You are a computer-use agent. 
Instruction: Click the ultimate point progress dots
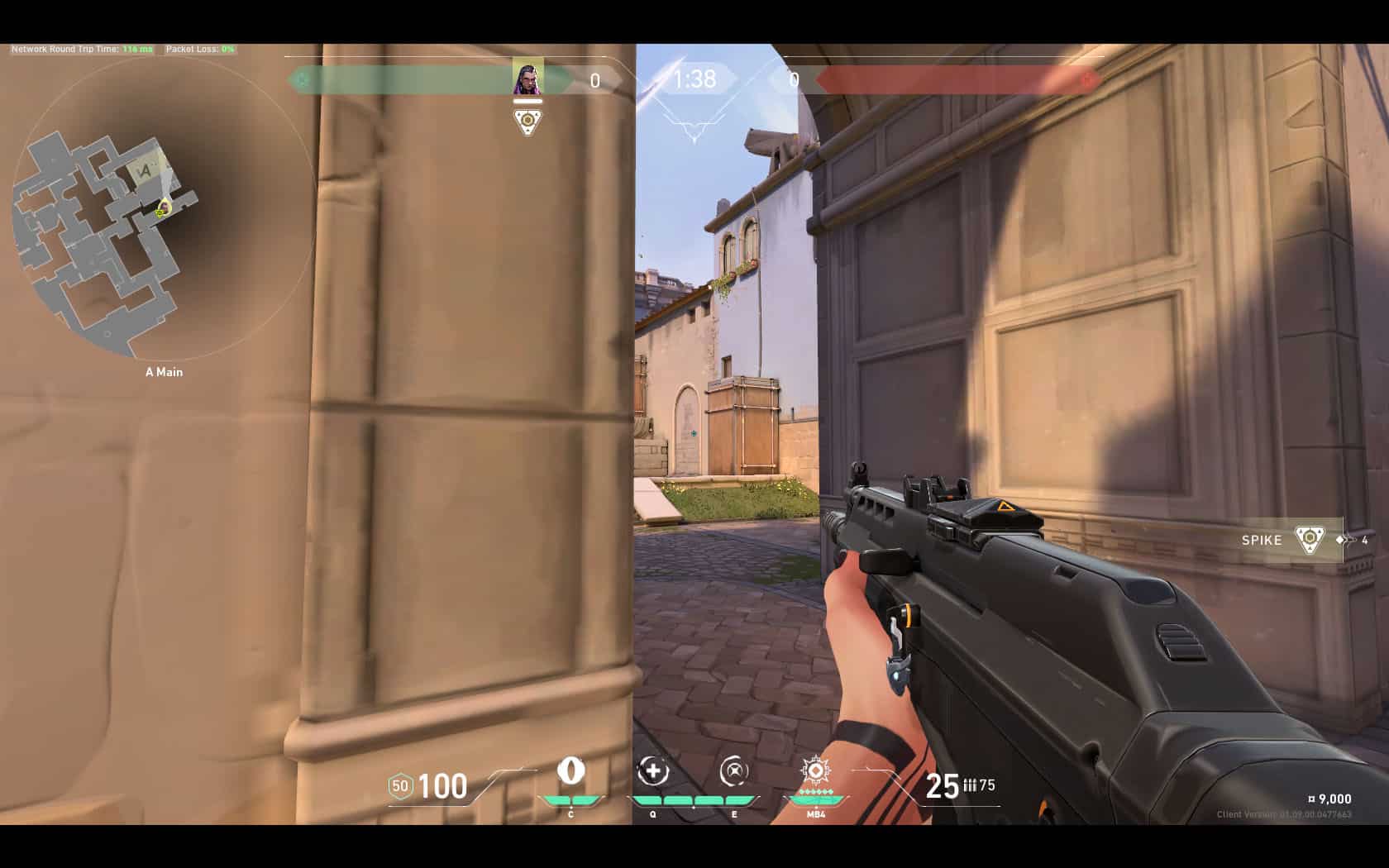pos(814,791)
